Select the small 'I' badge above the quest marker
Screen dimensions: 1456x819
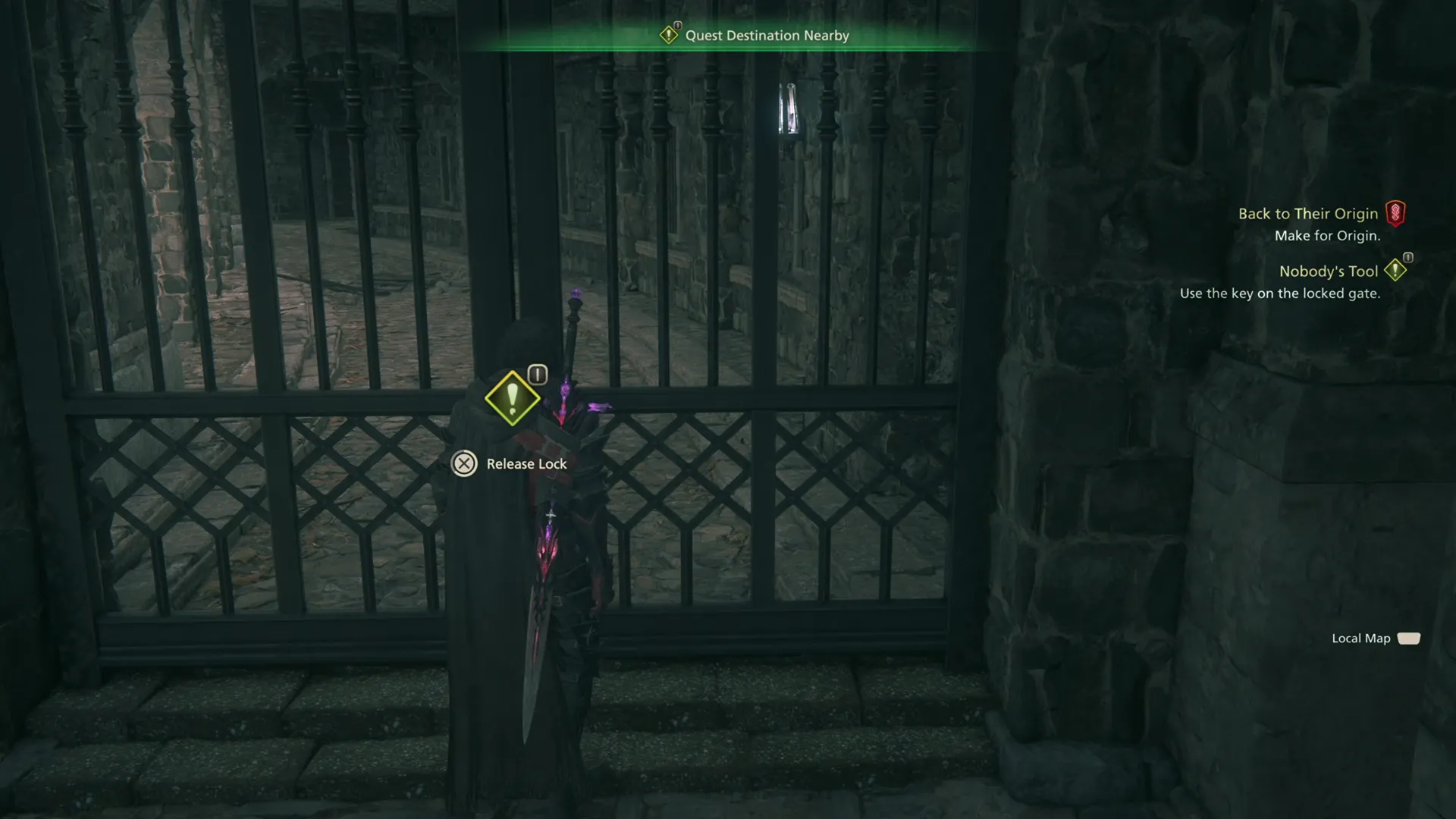pos(536,374)
